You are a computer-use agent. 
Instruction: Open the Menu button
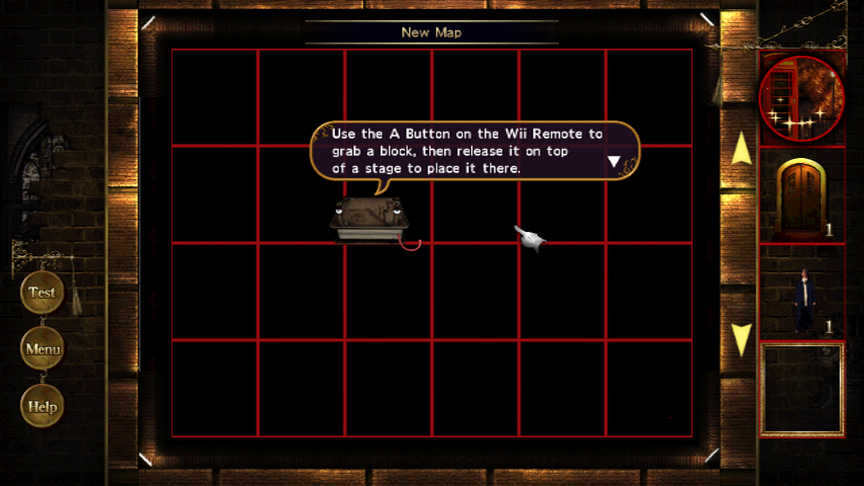(42, 350)
